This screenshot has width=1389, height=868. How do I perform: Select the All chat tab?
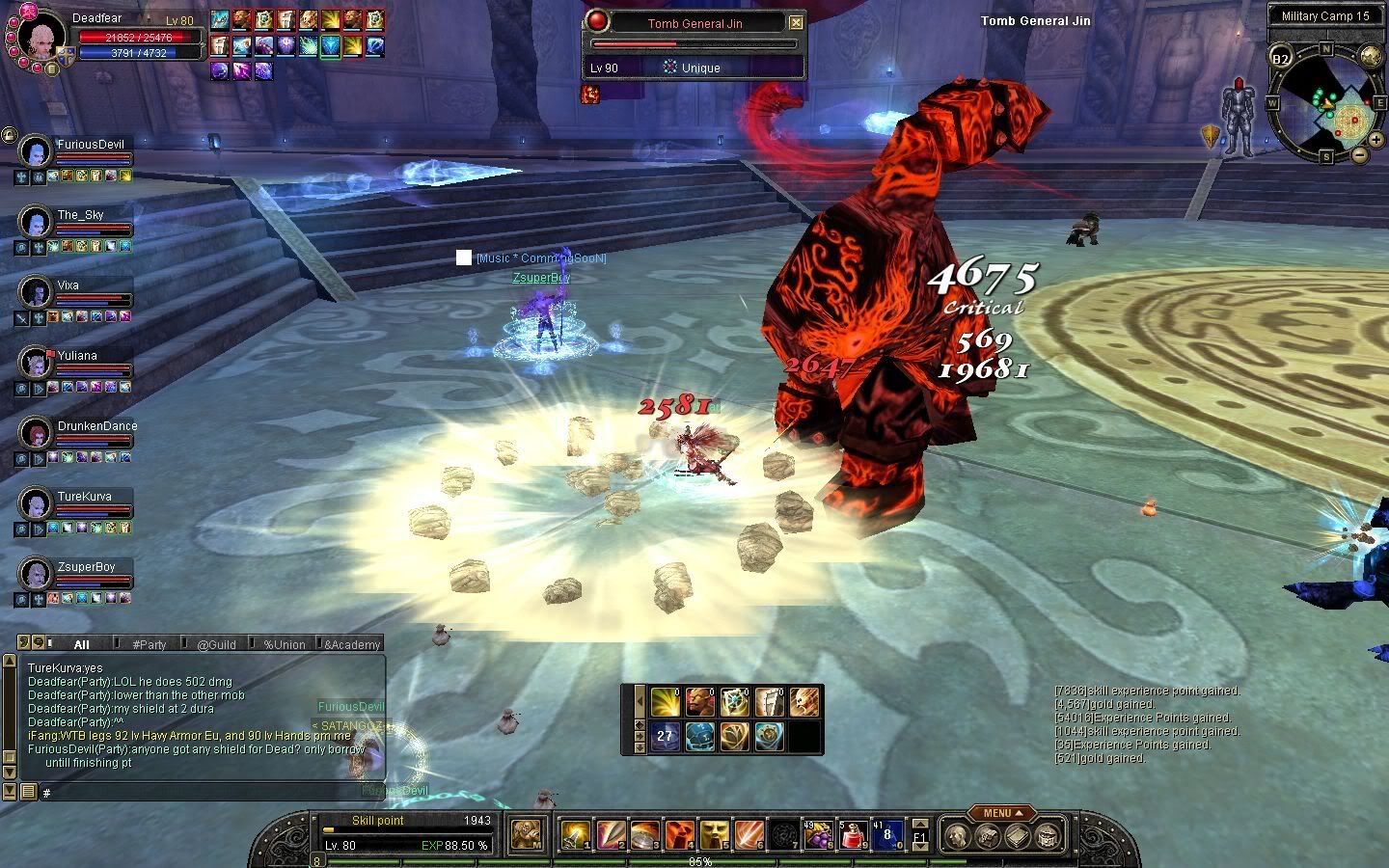point(81,644)
